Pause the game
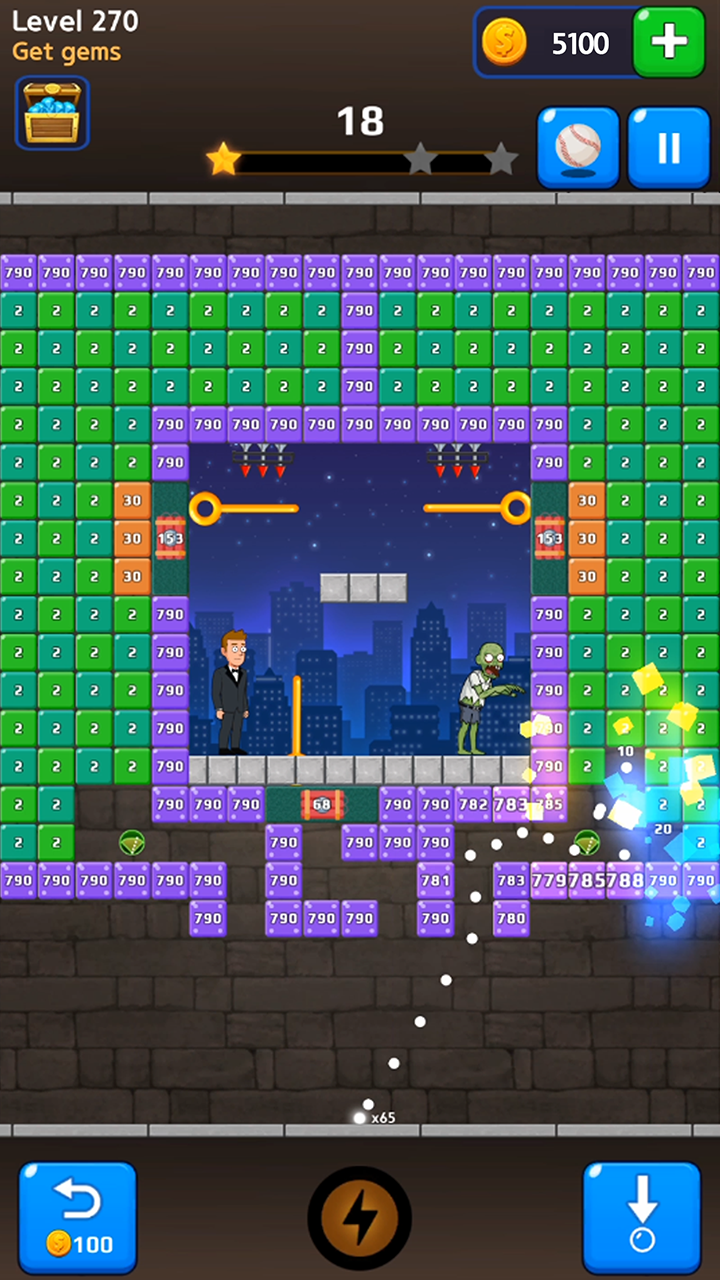 (x=668, y=148)
